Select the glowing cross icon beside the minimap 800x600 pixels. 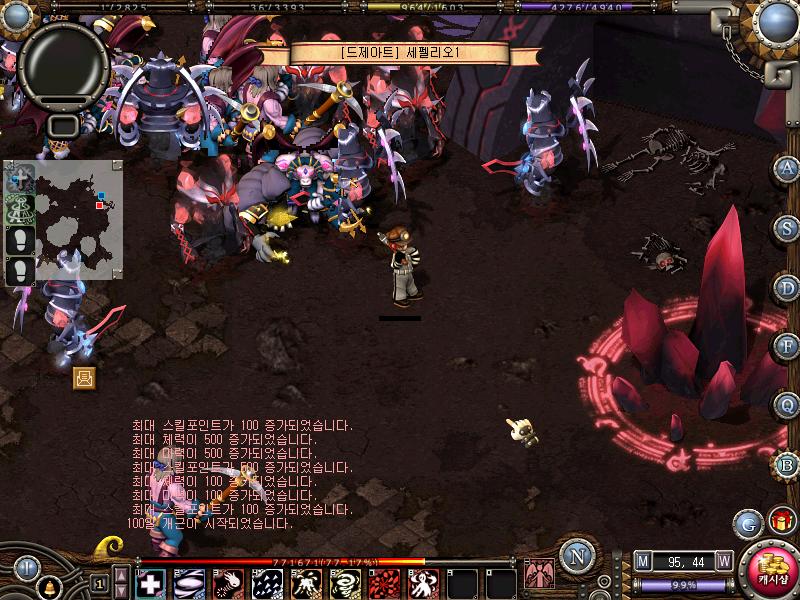[x=20, y=180]
